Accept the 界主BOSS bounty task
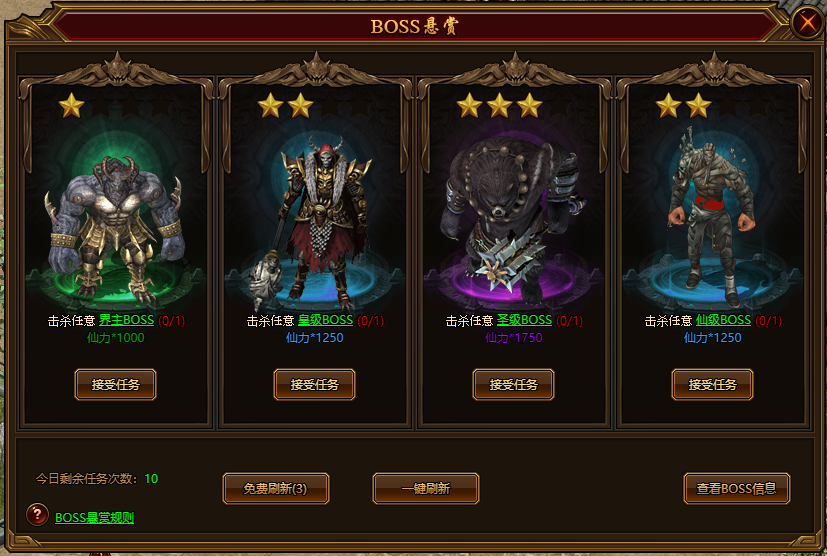The width and height of the screenshot is (827, 556). point(115,384)
